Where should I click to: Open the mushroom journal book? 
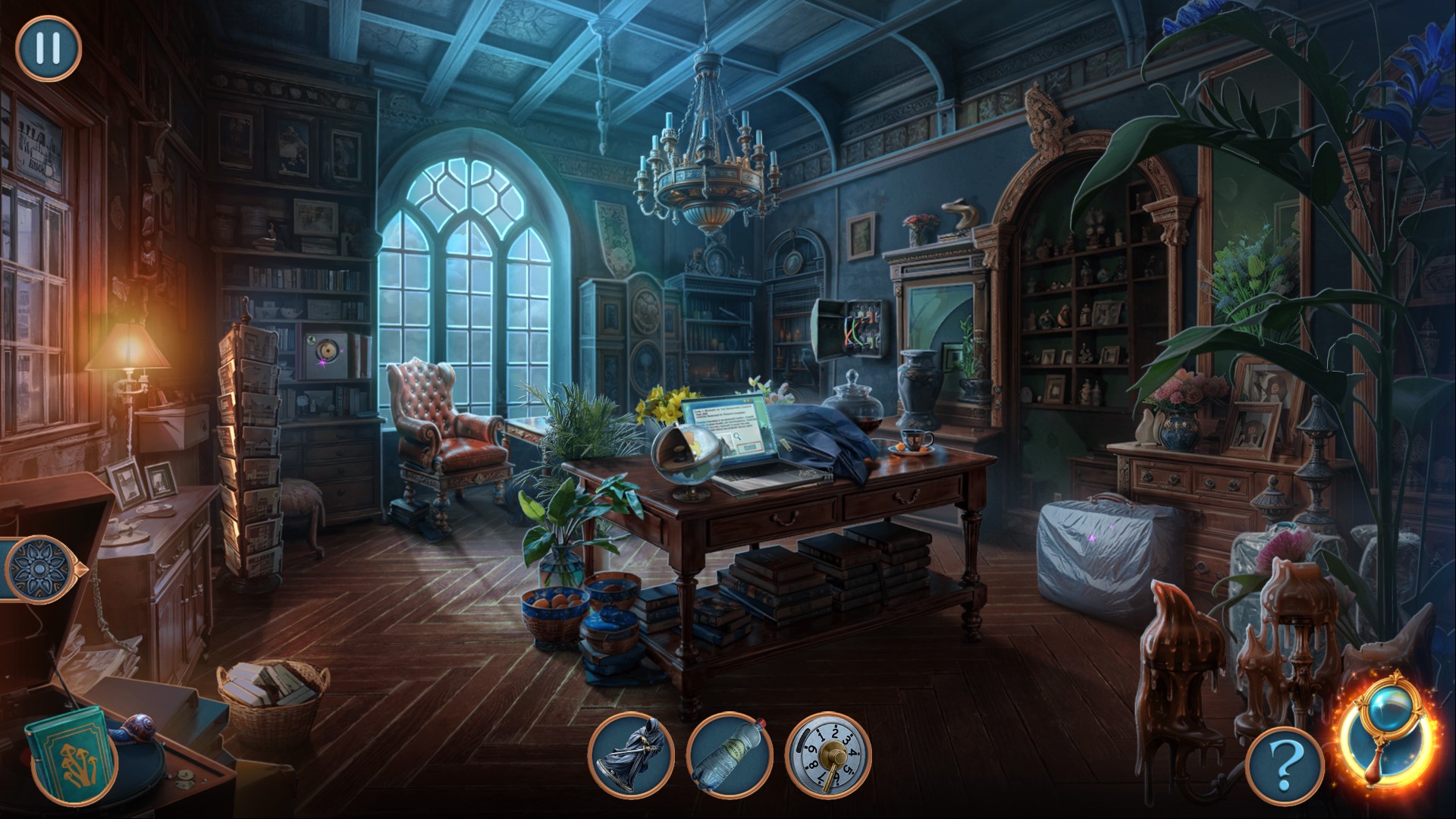pyautogui.click(x=70, y=751)
